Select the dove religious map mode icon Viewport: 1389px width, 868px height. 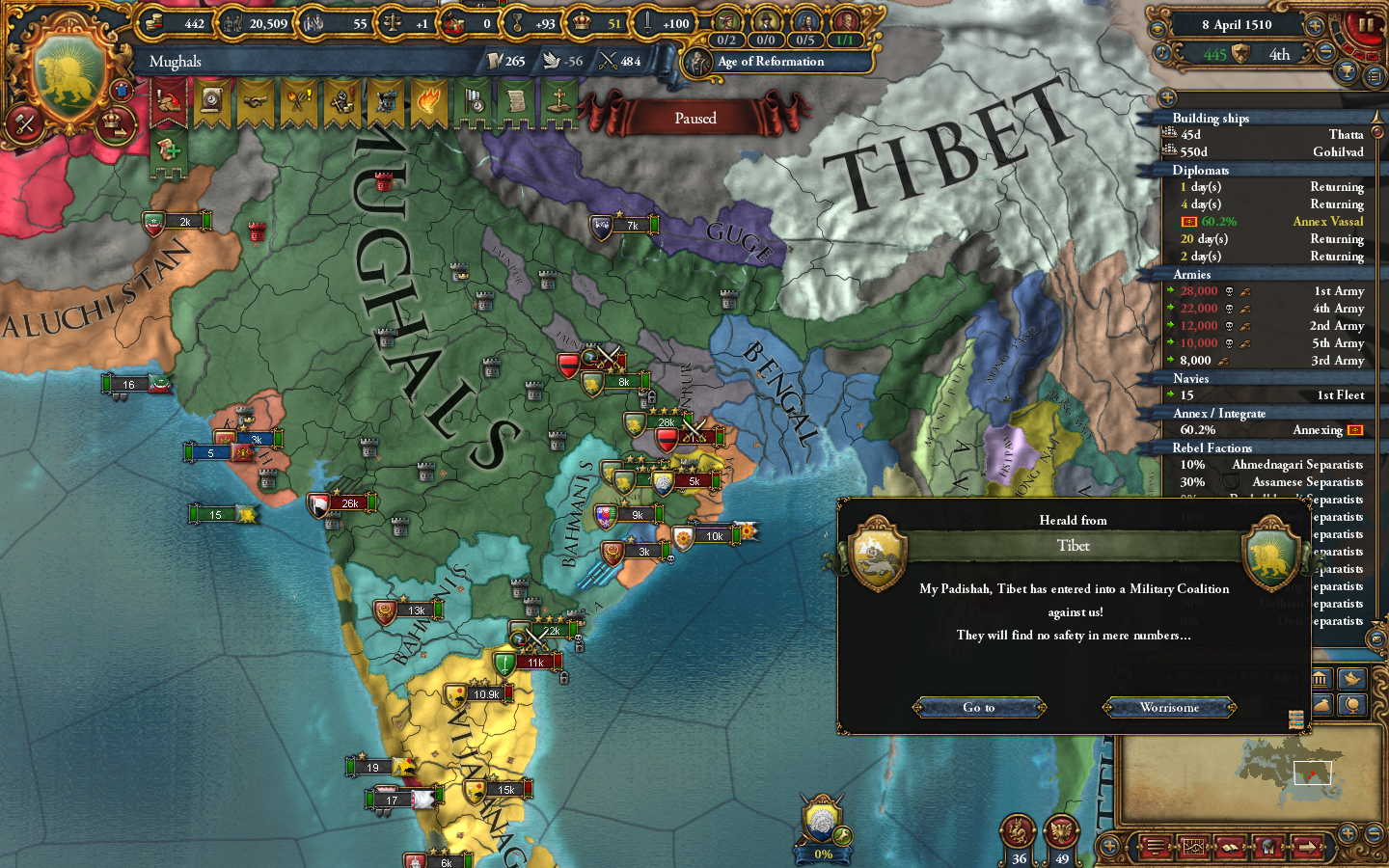(1353, 679)
